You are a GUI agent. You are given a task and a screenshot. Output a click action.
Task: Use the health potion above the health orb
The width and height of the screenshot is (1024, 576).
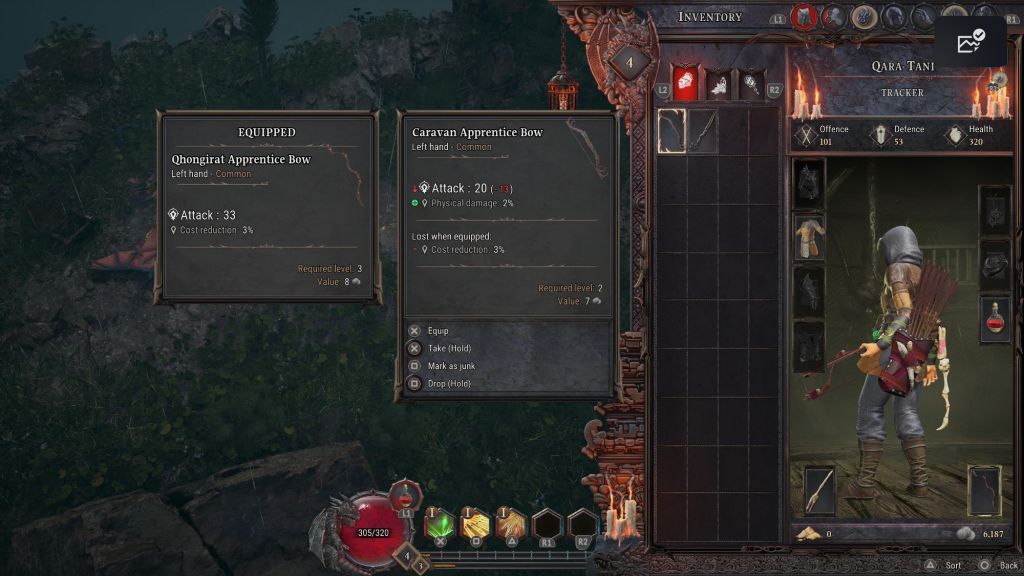405,496
